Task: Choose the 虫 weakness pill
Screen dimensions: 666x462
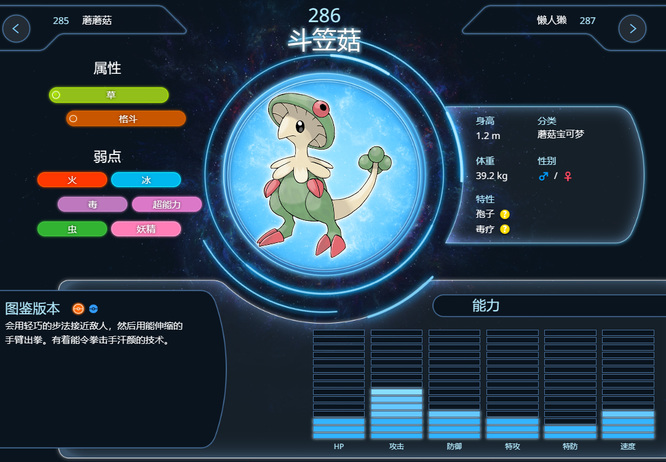Action: (x=71, y=229)
